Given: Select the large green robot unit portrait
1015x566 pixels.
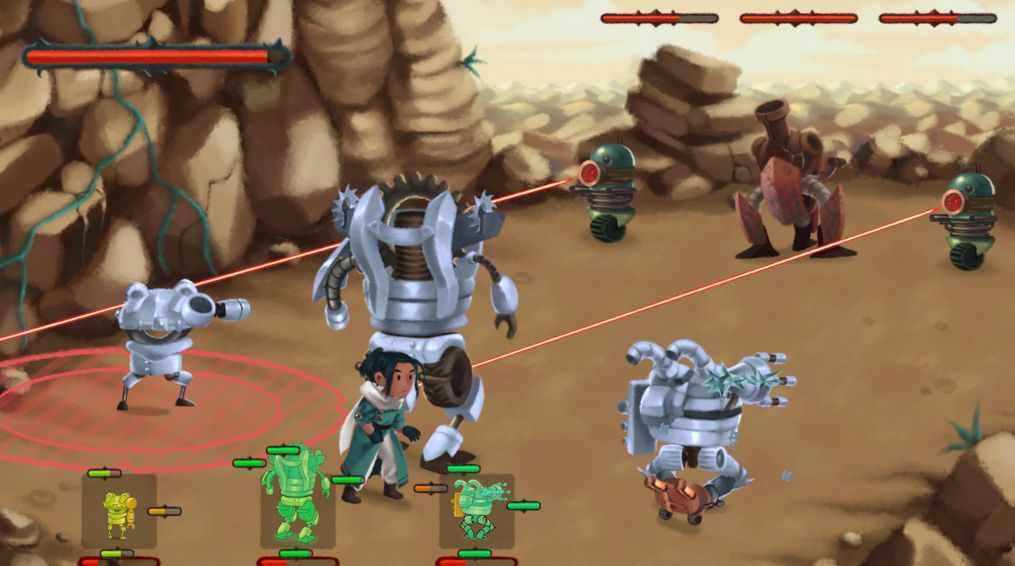Looking at the screenshot, I should coord(296,497).
